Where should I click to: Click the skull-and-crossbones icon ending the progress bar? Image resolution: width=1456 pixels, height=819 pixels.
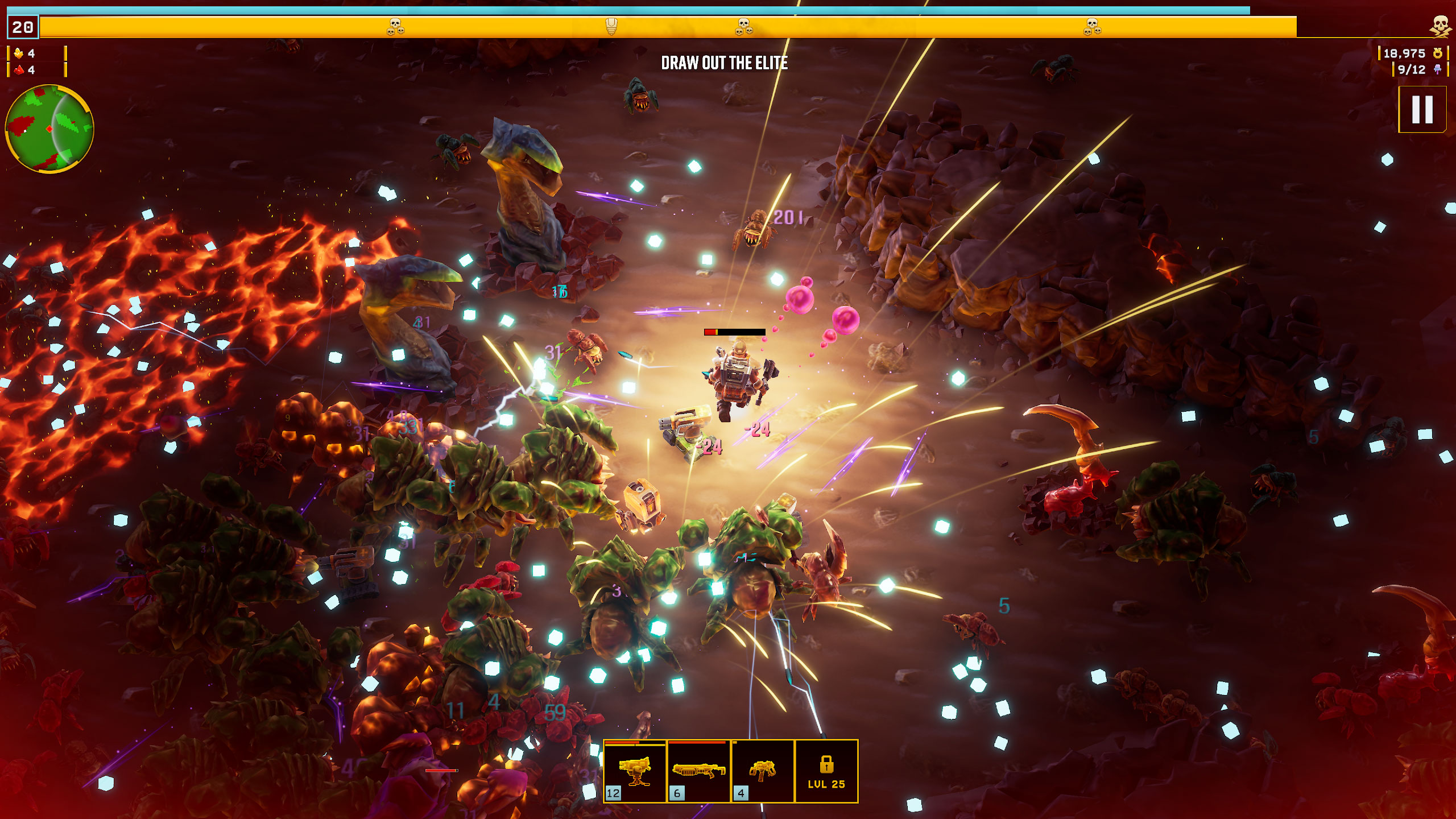coord(1440,26)
